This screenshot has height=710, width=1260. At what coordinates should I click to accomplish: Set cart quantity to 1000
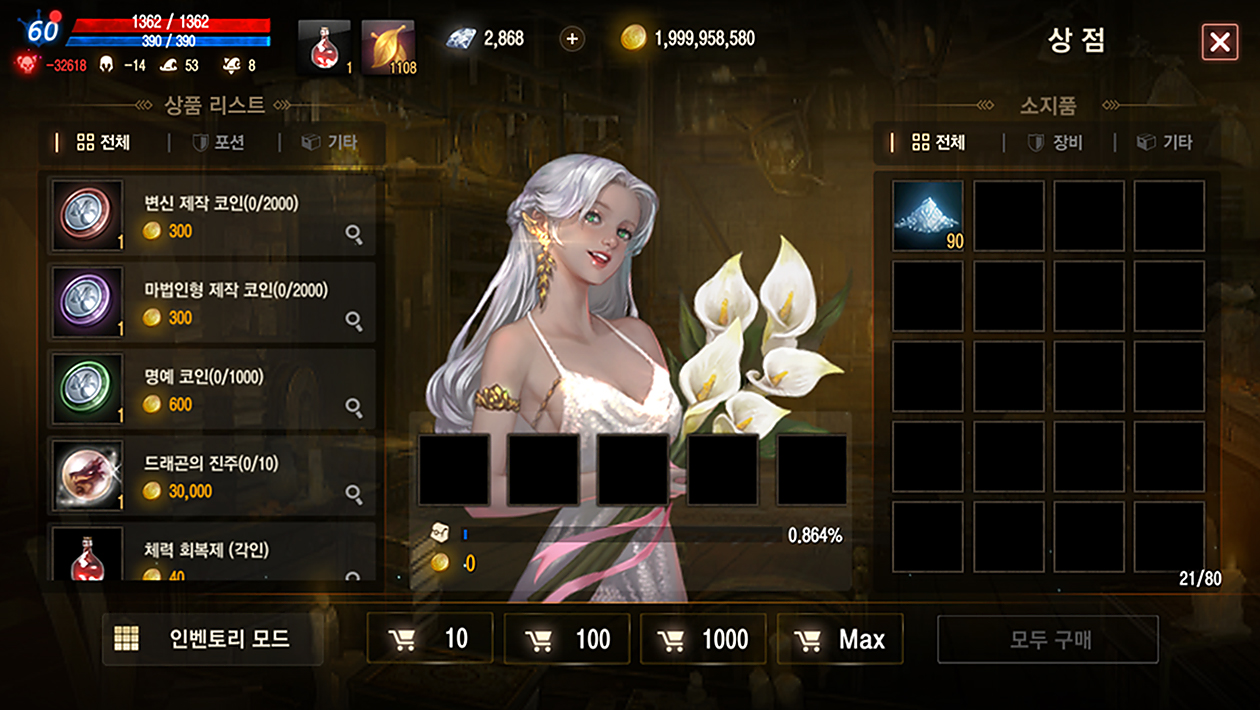[703, 639]
